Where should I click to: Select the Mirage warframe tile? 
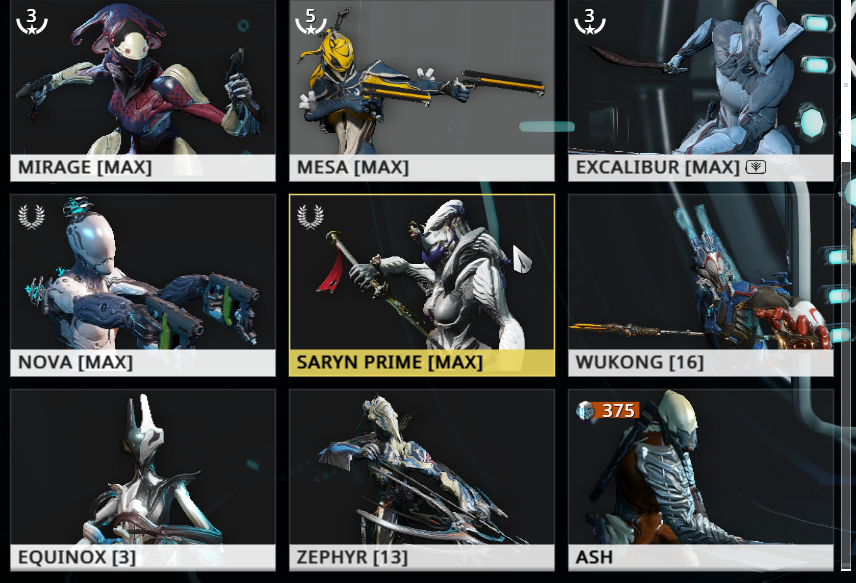point(143,90)
